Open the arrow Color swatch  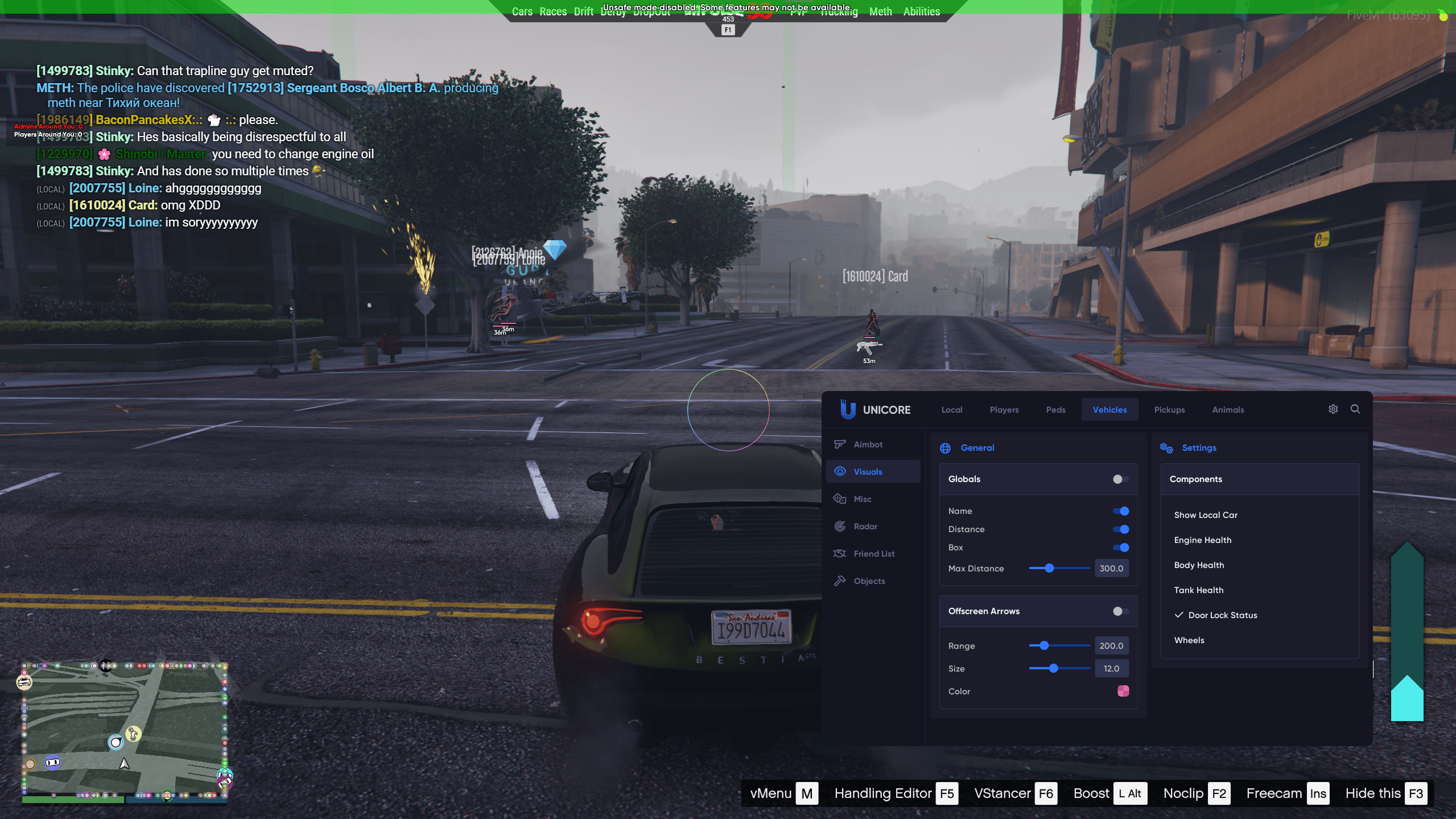pos(1123,691)
